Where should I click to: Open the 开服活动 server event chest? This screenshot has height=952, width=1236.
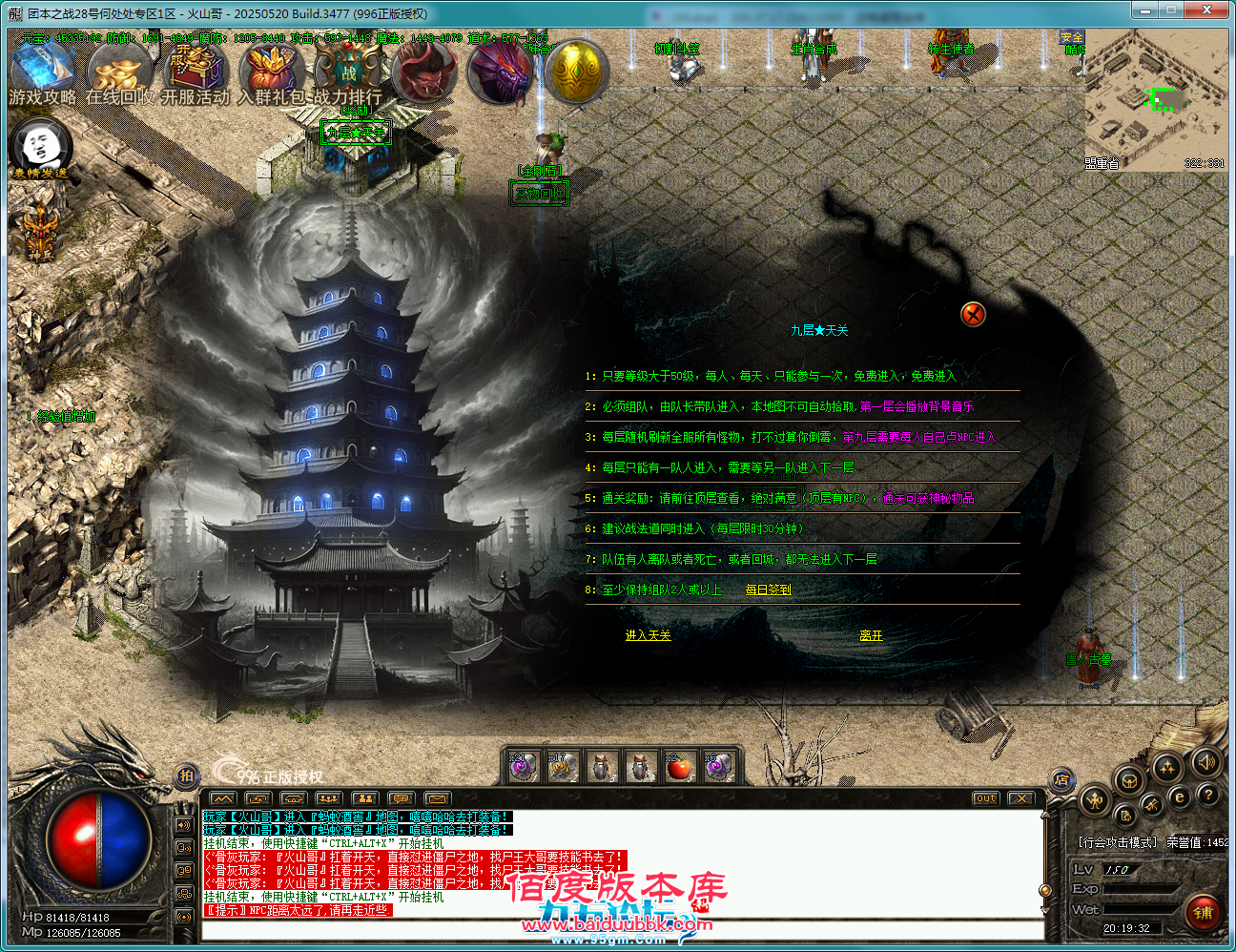click(195, 73)
